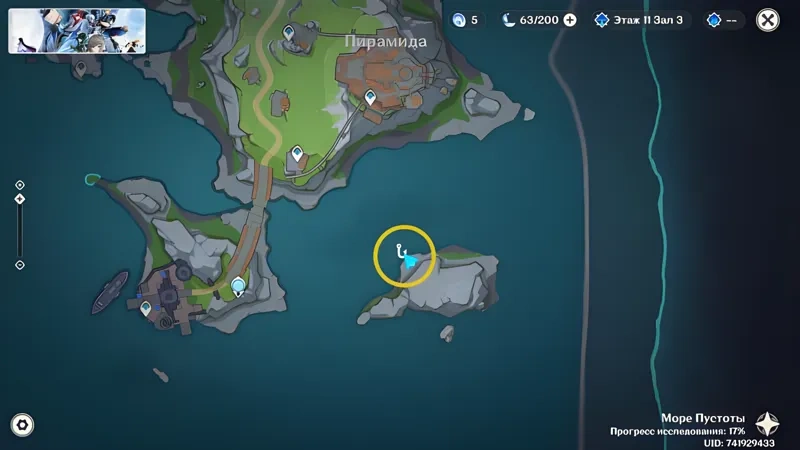Select the fishing hook marker in yellow circle
The width and height of the screenshot is (800, 450).
point(400,250)
